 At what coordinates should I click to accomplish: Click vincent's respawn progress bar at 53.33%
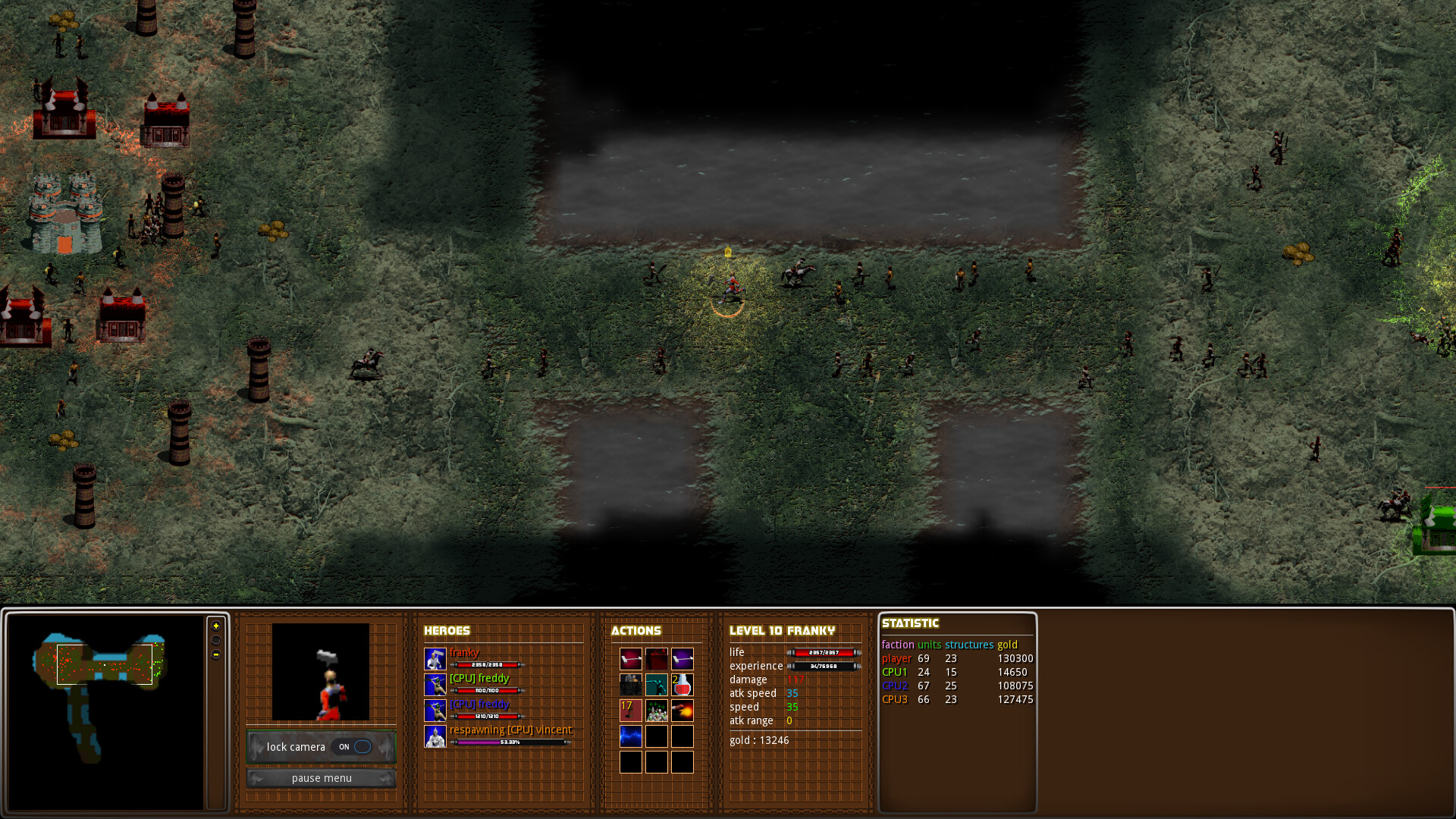click(x=513, y=742)
